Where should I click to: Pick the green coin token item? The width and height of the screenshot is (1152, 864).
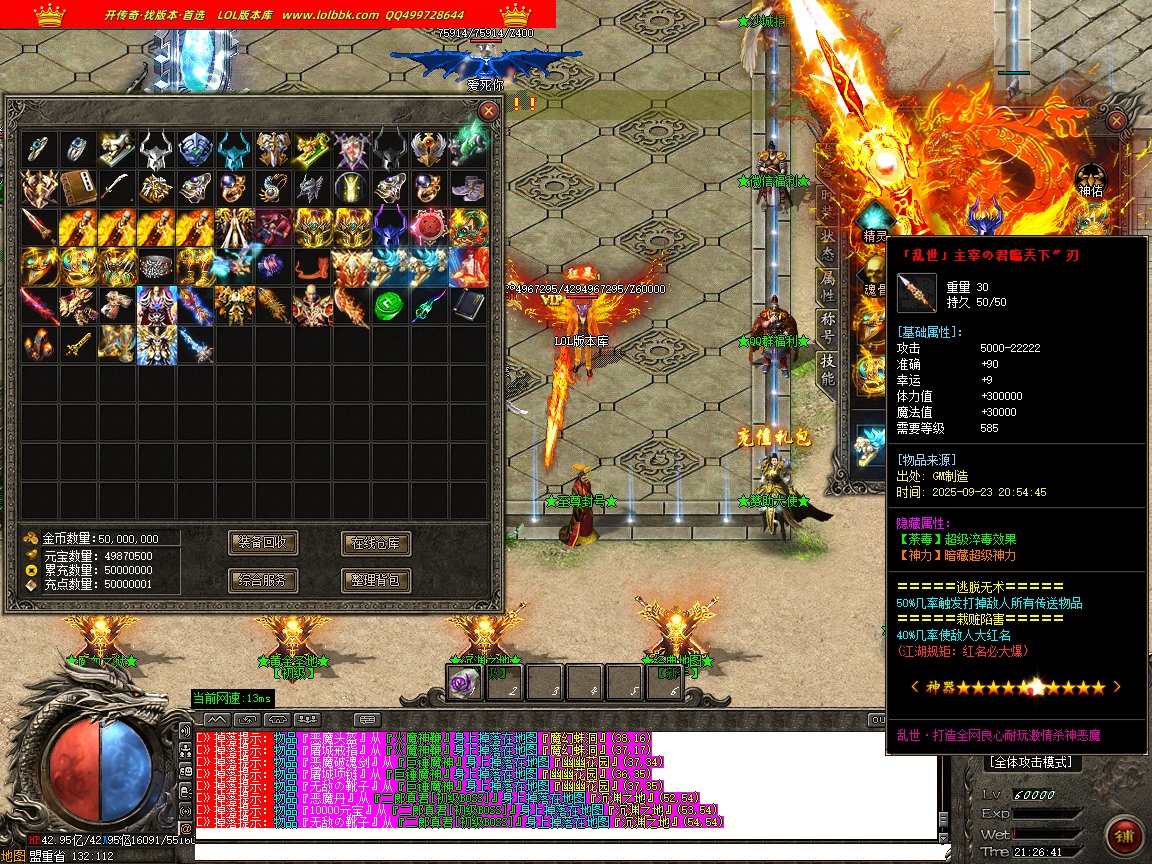389,305
